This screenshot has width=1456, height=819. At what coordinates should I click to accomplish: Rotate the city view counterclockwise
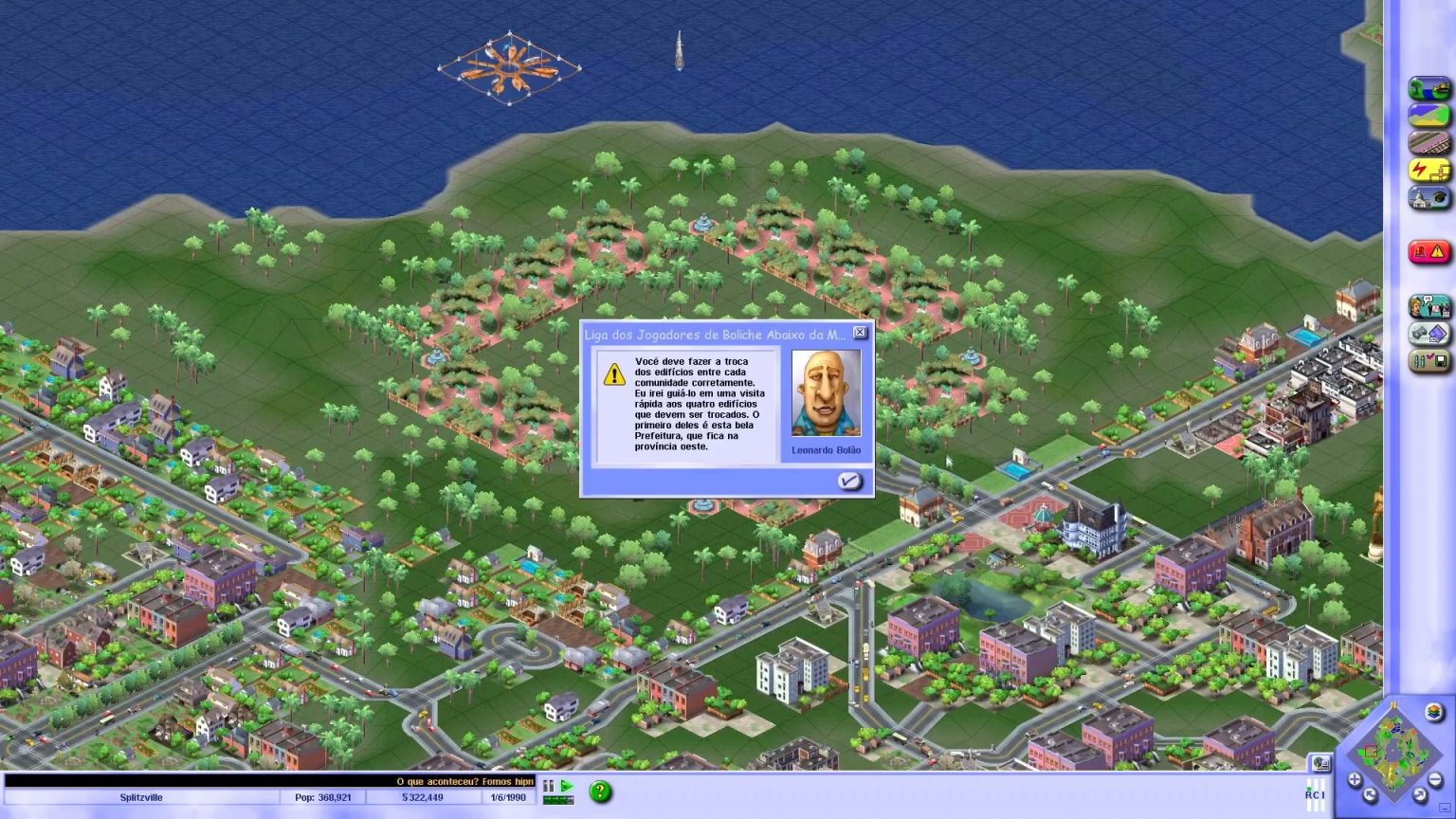click(1370, 793)
